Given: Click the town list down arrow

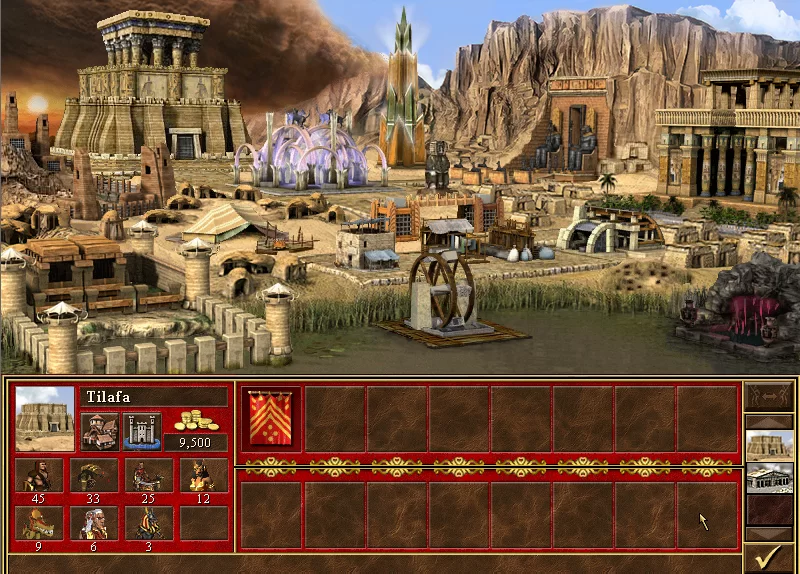Looking at the screenshot, I should click(770, 534).
